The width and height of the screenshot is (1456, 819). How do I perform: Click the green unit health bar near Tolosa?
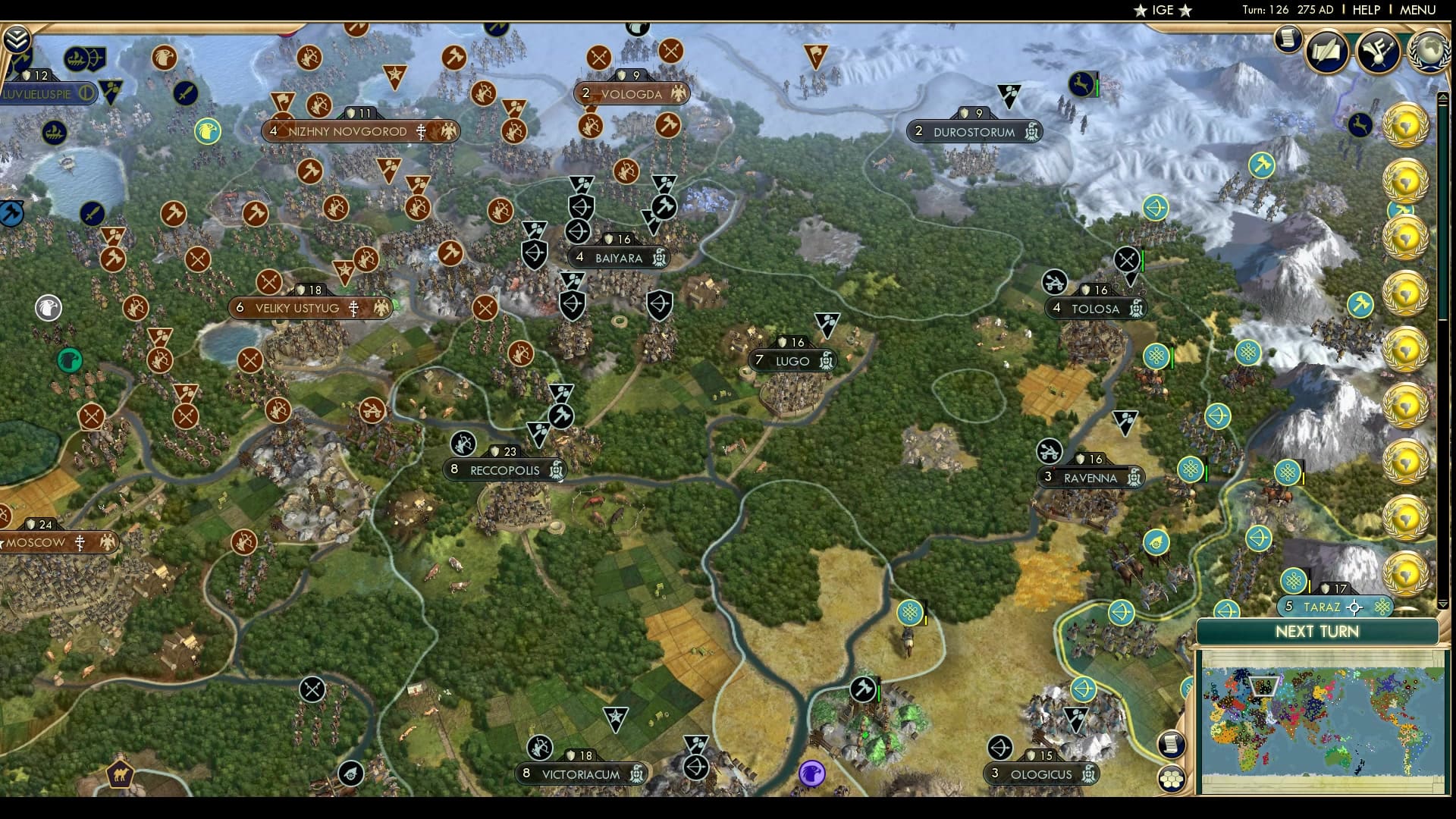1142,260
